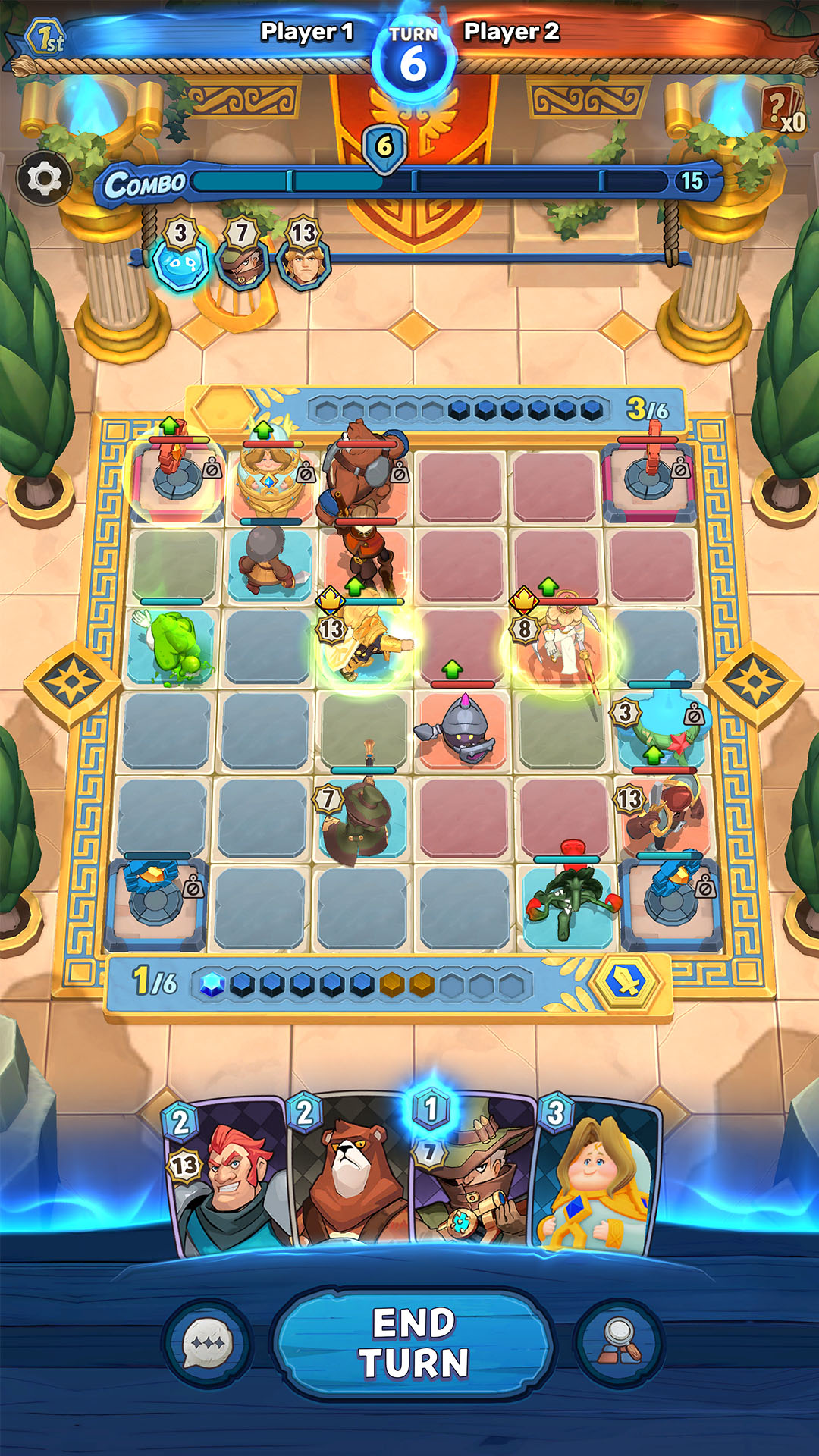This screenshot has width=819, height=1456.
Task: Select the masked bandit combo portrait
Action: click(243, 262)
